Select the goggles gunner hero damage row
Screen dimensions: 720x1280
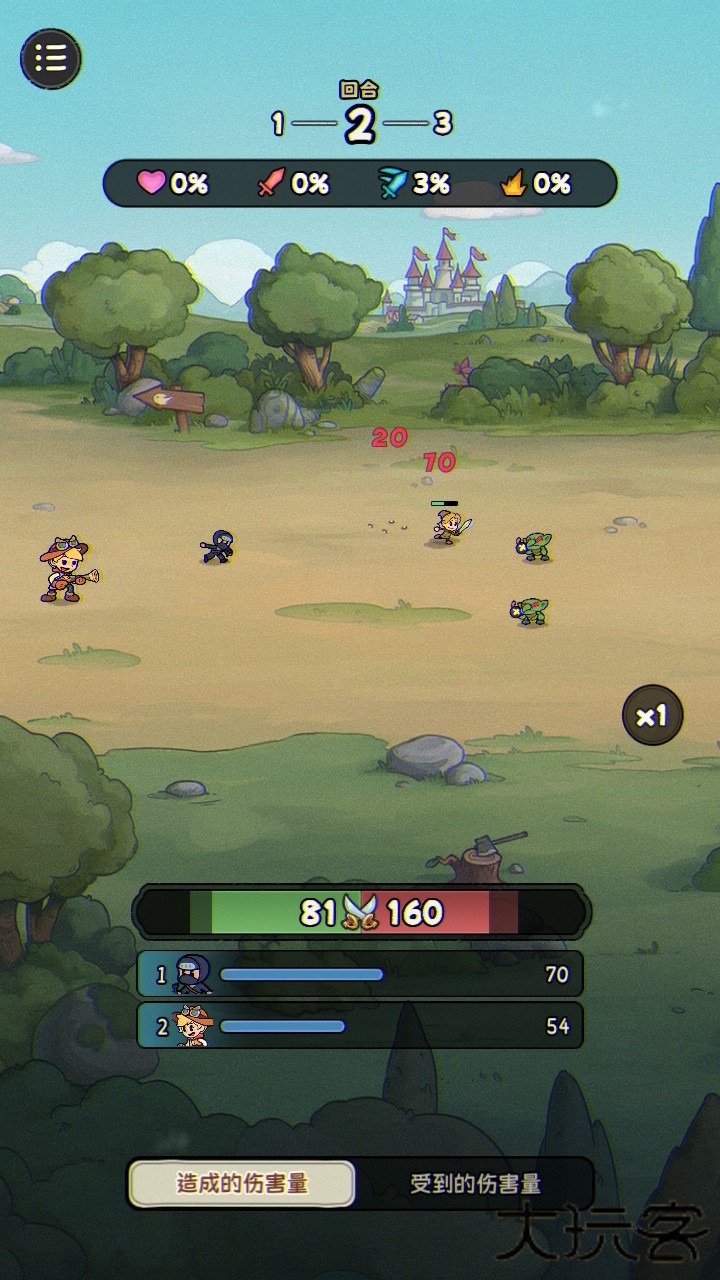360,1026
